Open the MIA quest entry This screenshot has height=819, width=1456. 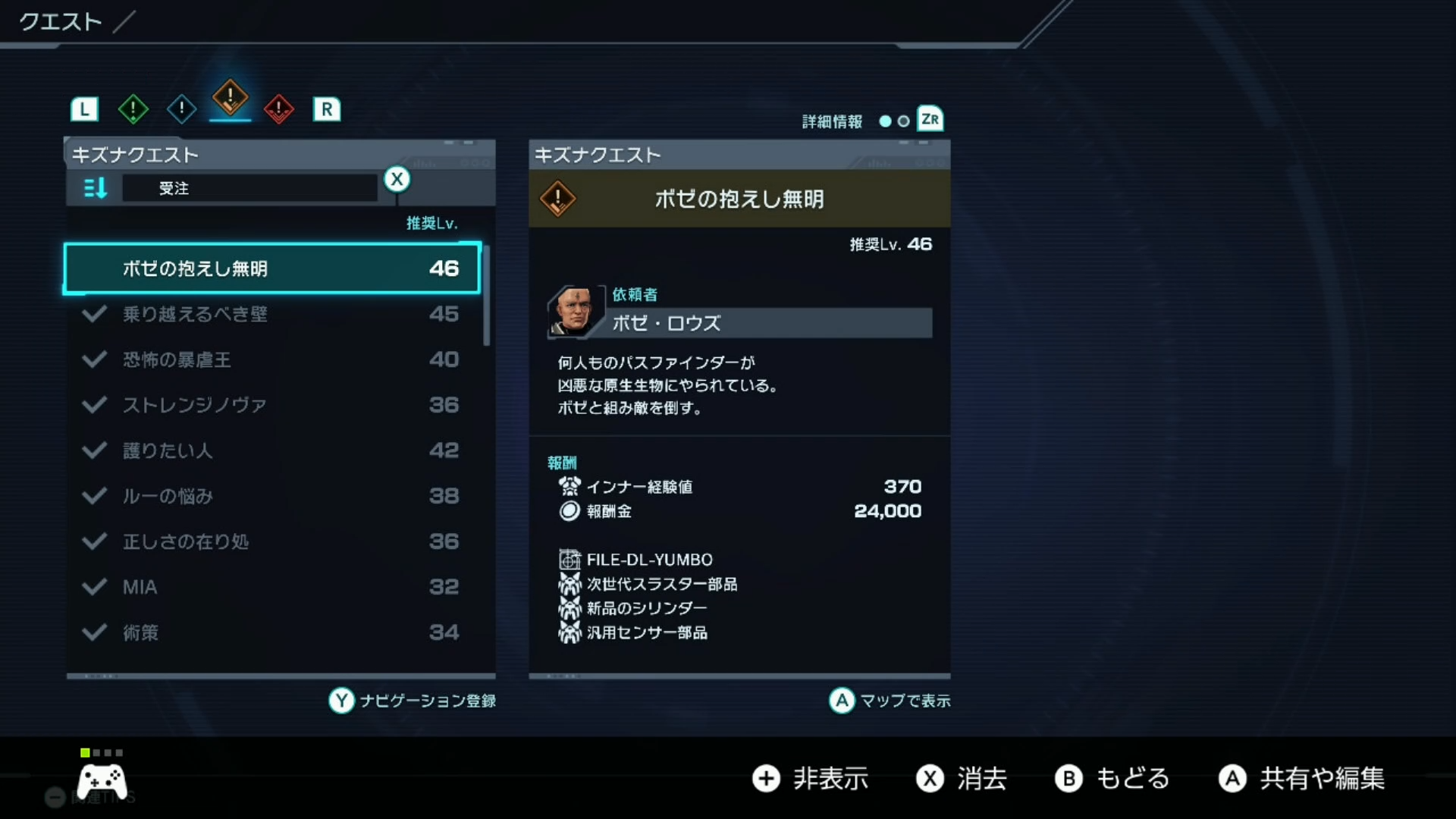click(x=271, y=587)
